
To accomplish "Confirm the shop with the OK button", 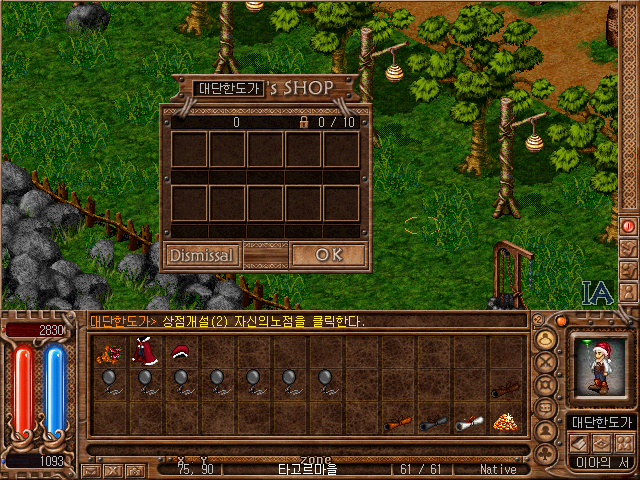I will (328, 255).
